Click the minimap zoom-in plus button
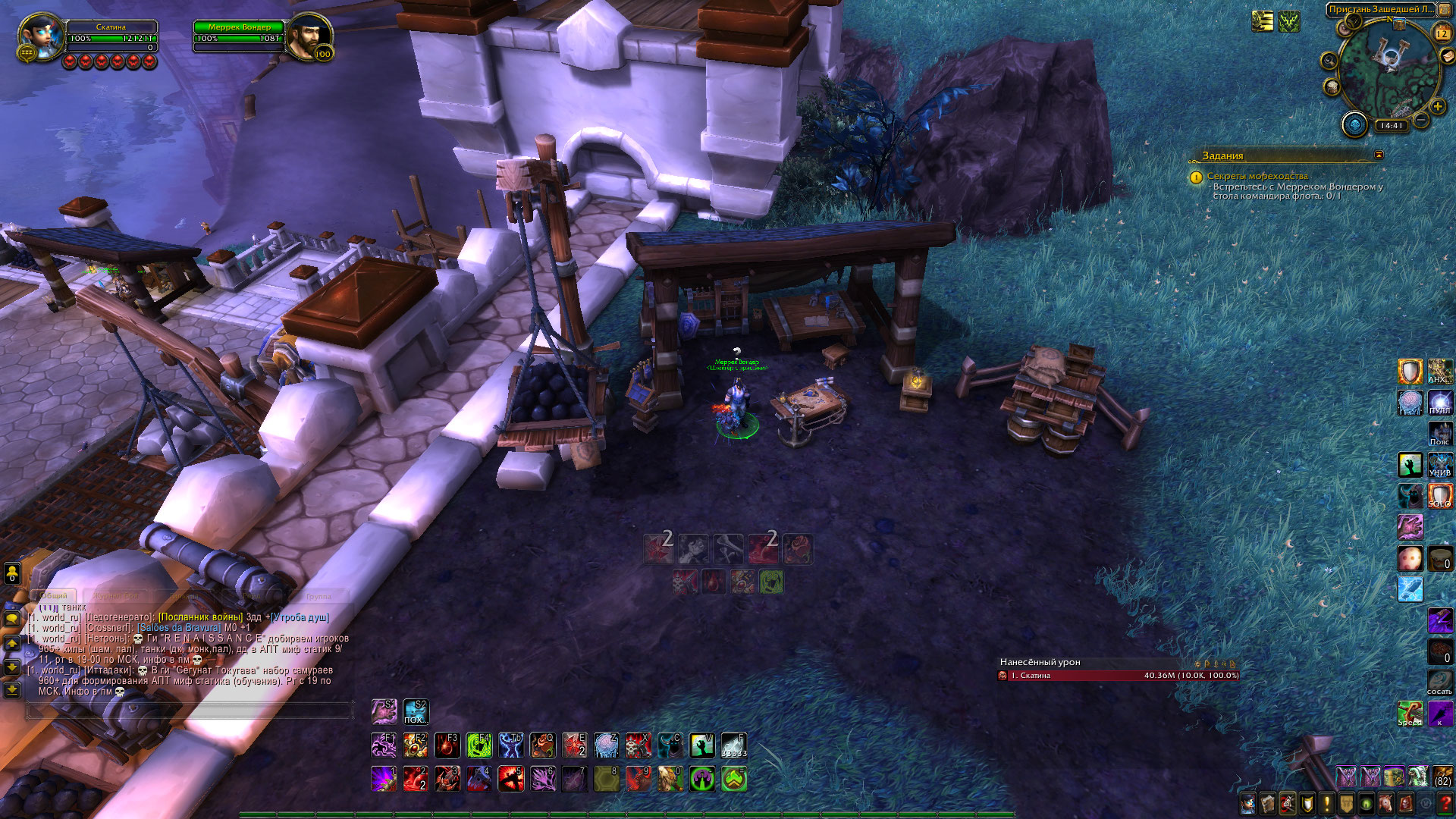The image size is (1456, 819). (1438, 106)
